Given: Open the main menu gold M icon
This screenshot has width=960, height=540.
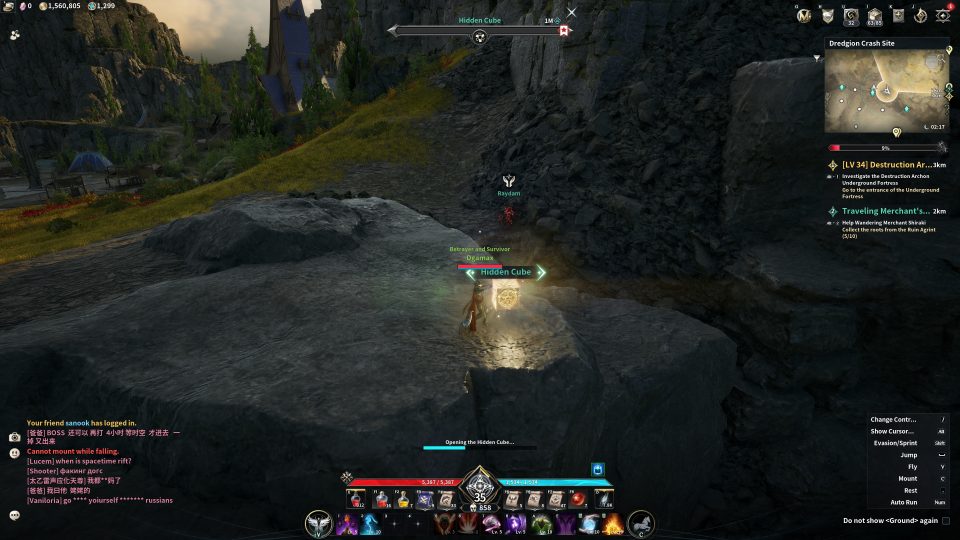Looking at the screenshot, I should [x=804, y=15].
